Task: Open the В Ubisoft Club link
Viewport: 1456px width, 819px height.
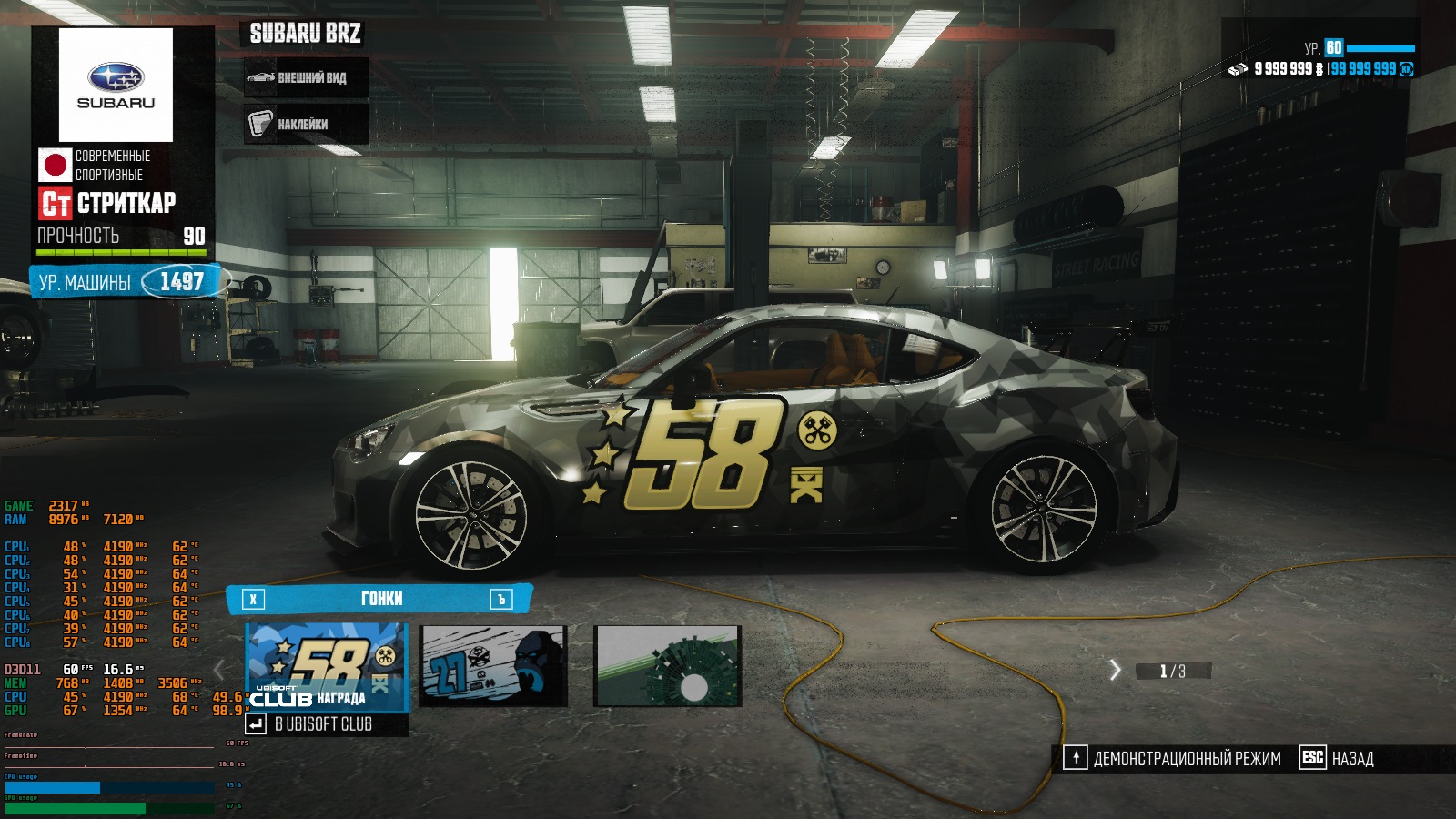Action: (325, 724)
